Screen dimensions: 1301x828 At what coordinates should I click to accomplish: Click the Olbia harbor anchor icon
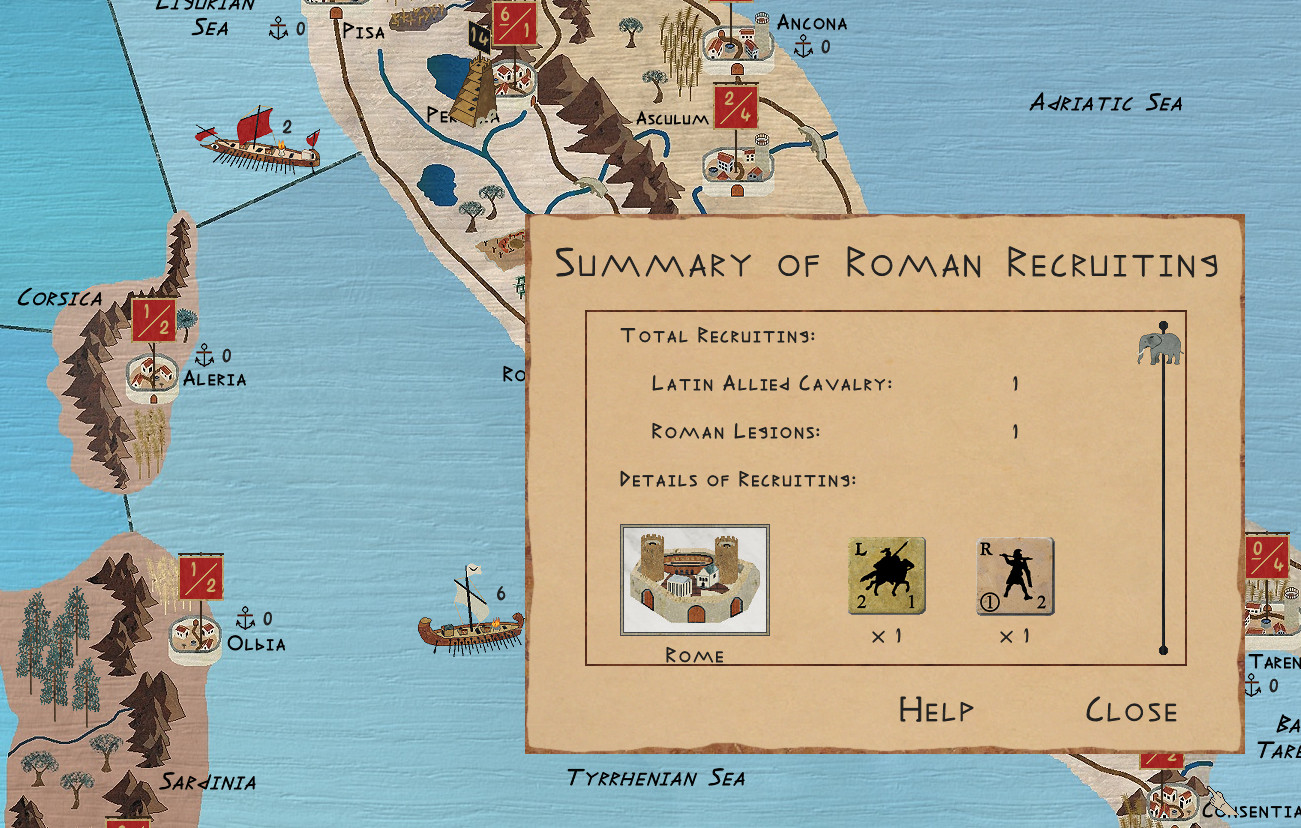click(245, 618)
